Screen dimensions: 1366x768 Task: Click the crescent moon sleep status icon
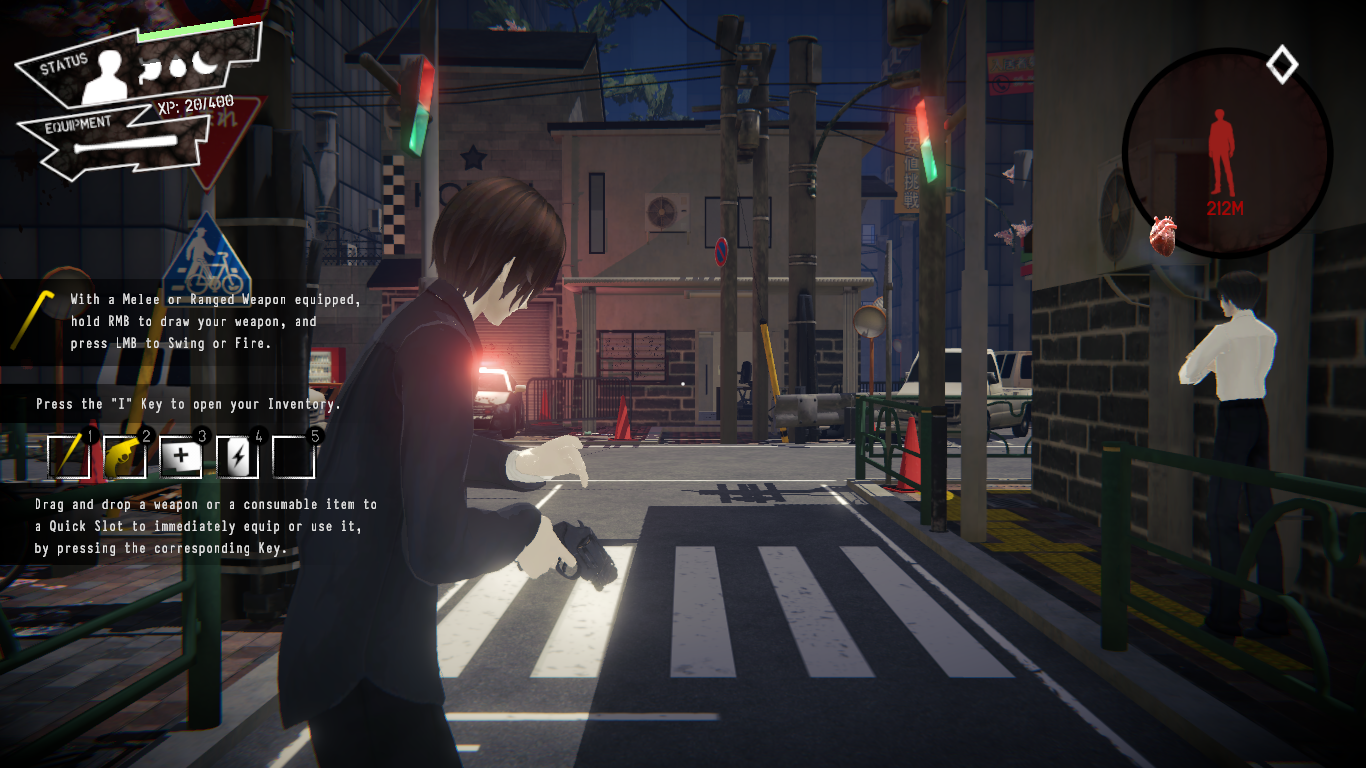204,63
